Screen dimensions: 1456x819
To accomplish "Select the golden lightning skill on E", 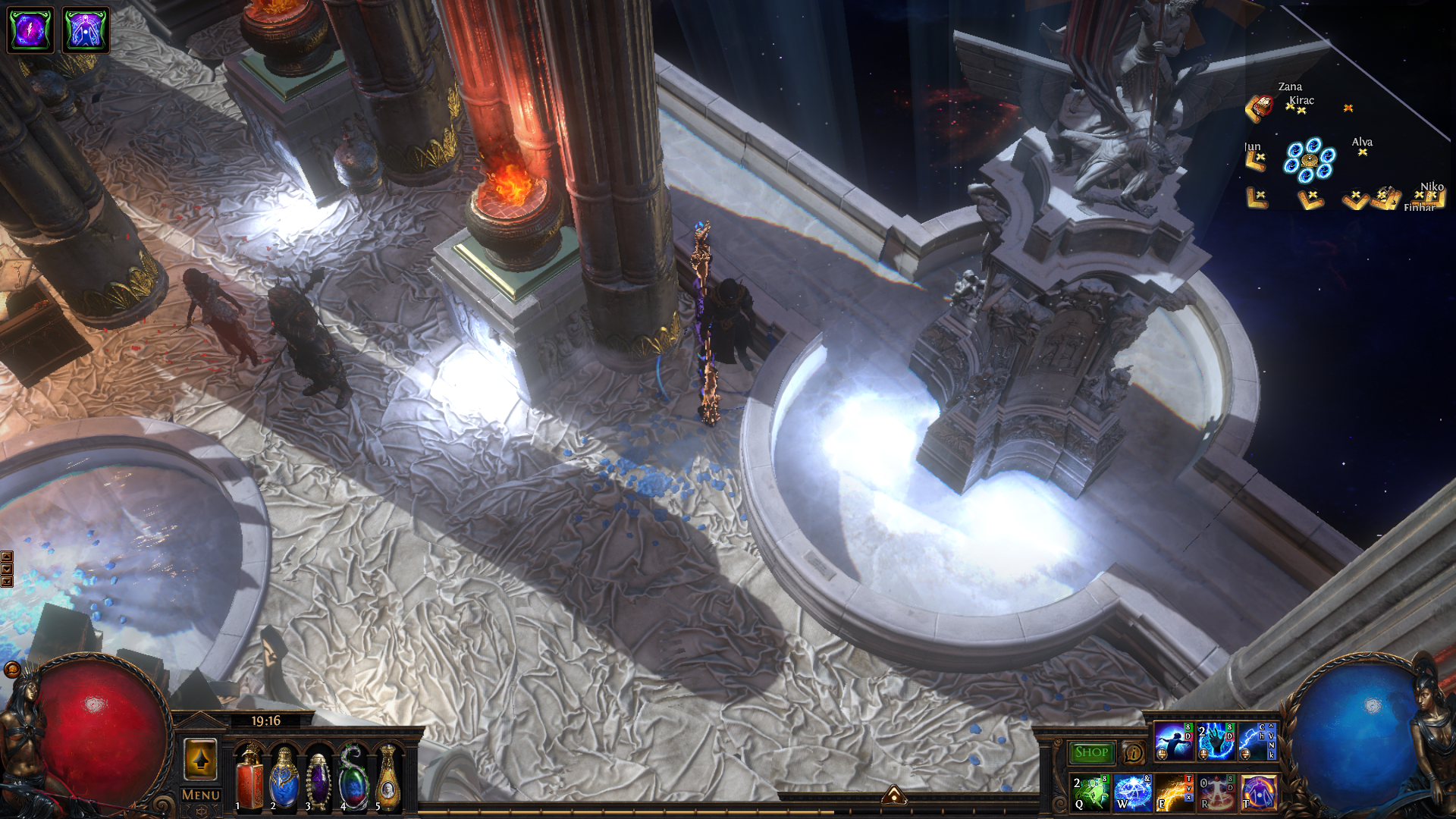I will click(x=1175, y=792).
